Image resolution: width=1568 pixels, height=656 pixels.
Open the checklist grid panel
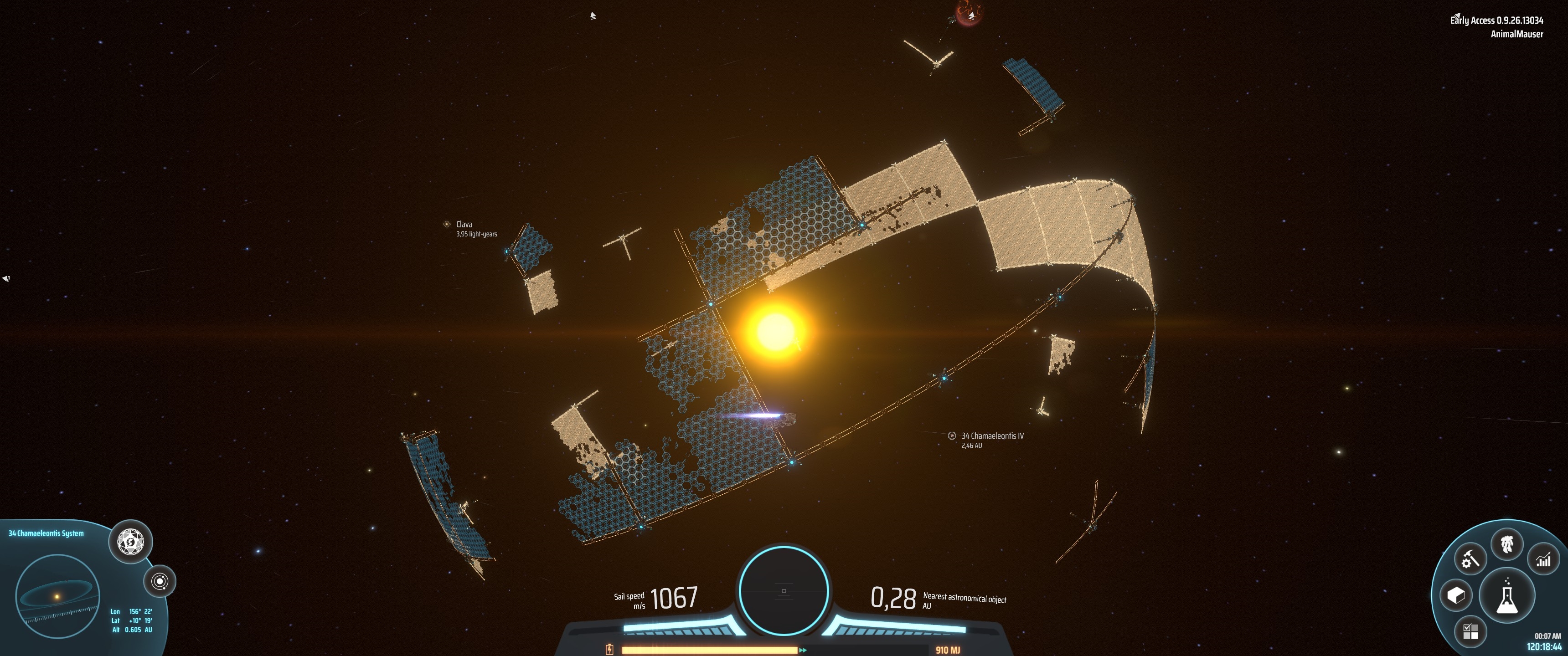point(1470,631)
